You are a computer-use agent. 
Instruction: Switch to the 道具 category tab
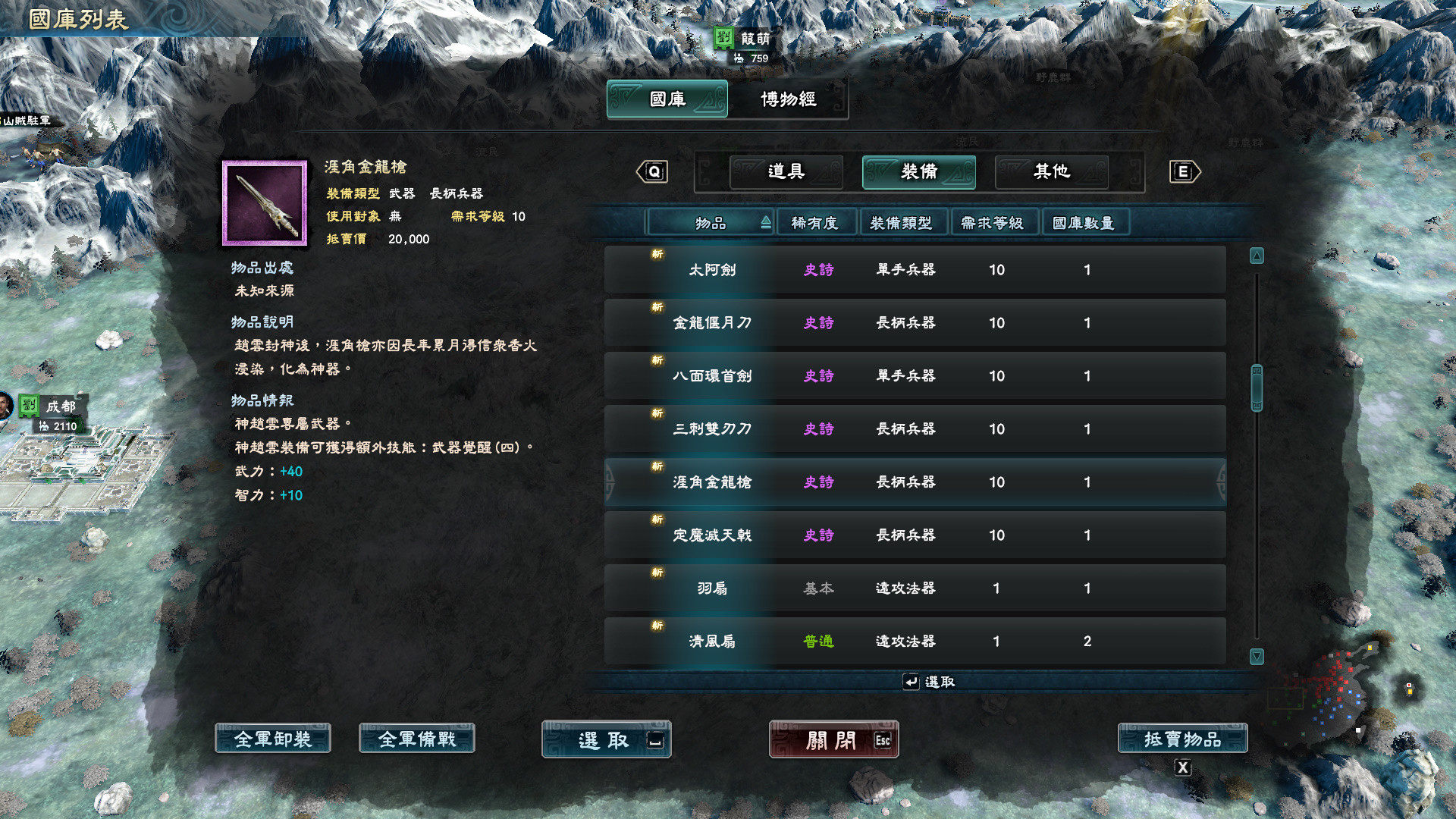click(786, 172)
